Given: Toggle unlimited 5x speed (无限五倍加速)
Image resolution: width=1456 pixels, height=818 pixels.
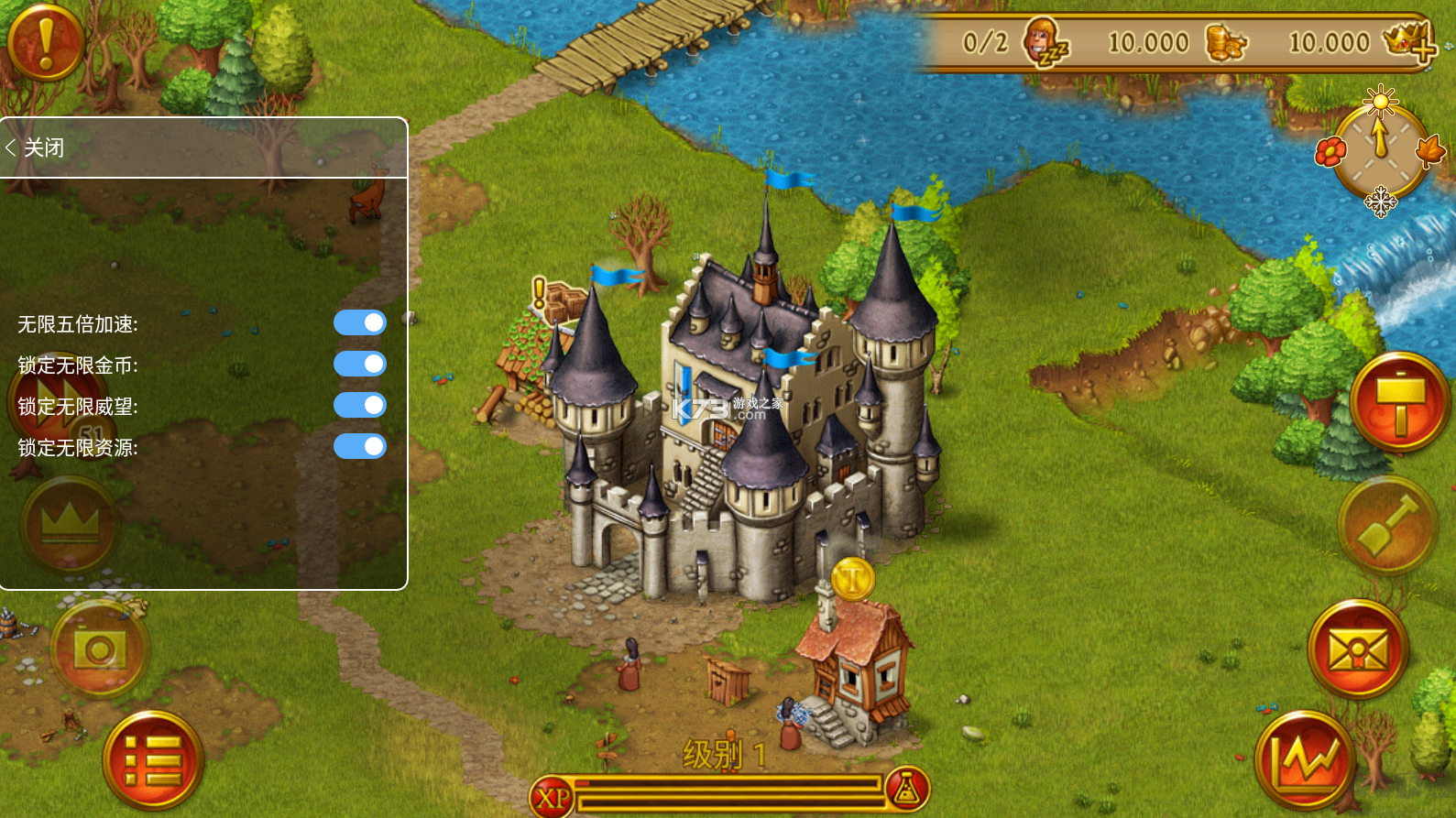Looking at the screenshot, I should click(359, 322).
